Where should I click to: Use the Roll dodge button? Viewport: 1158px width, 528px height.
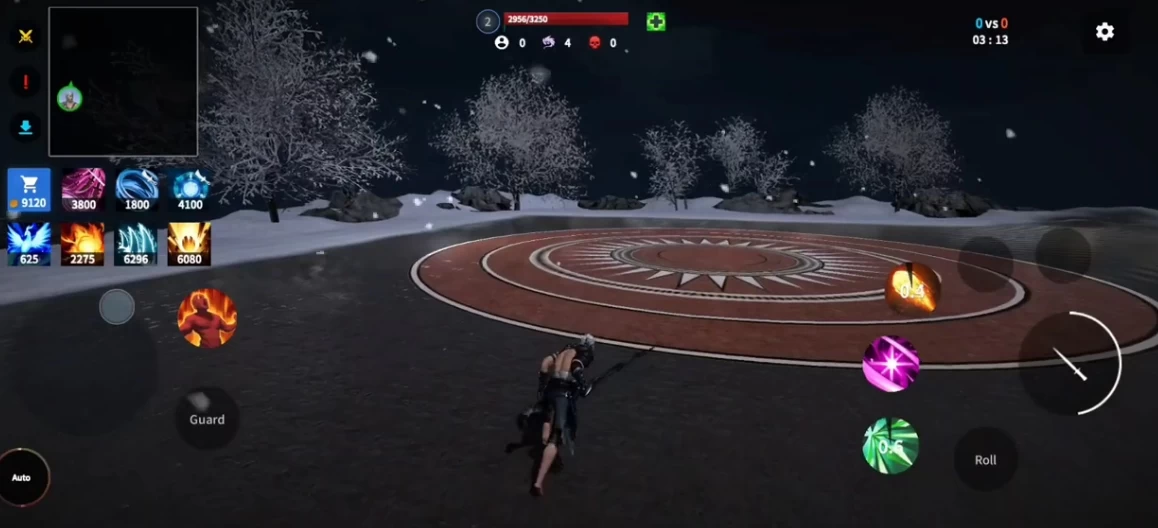(985, 460)
